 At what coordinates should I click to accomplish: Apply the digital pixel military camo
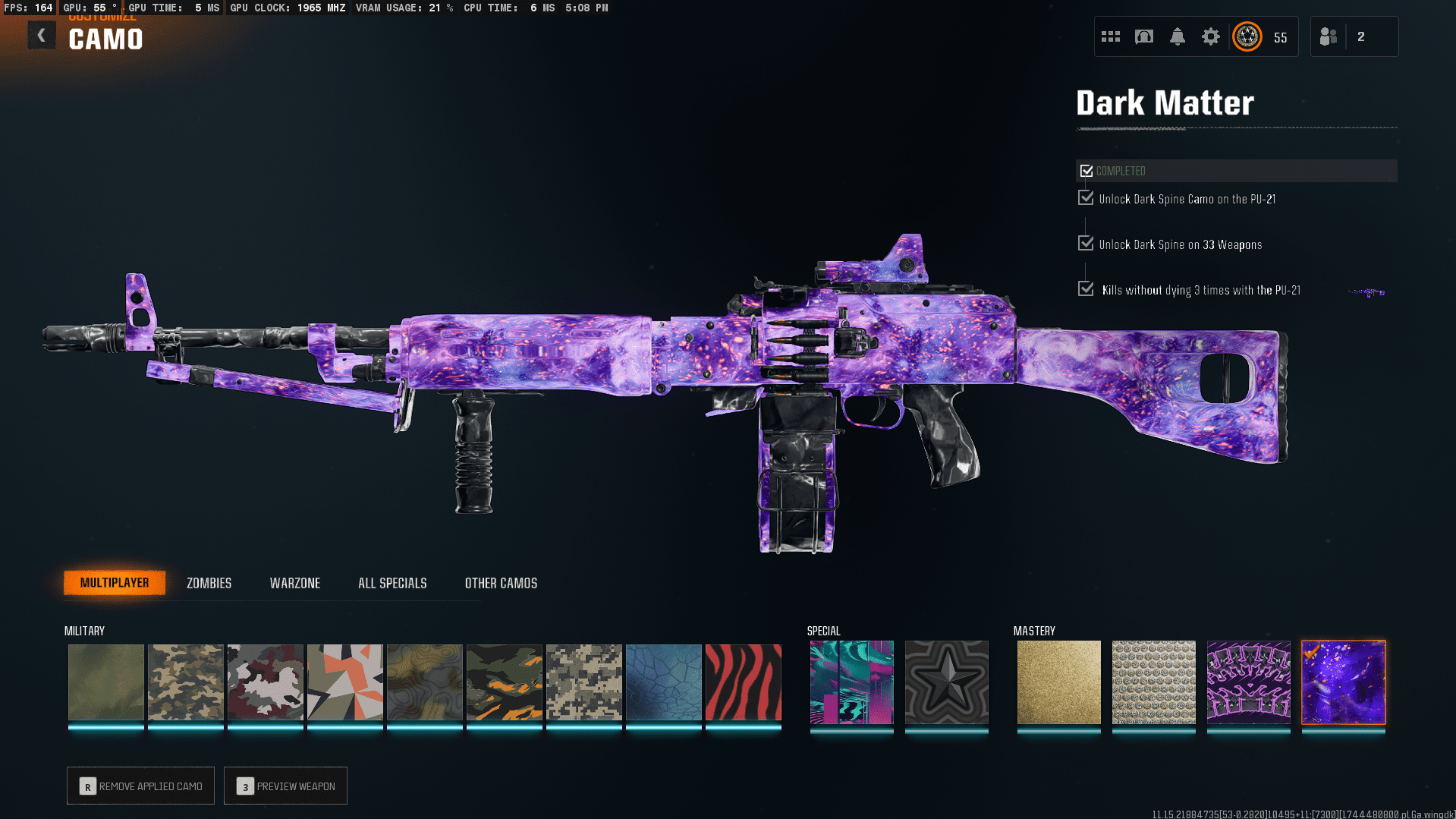583,682
